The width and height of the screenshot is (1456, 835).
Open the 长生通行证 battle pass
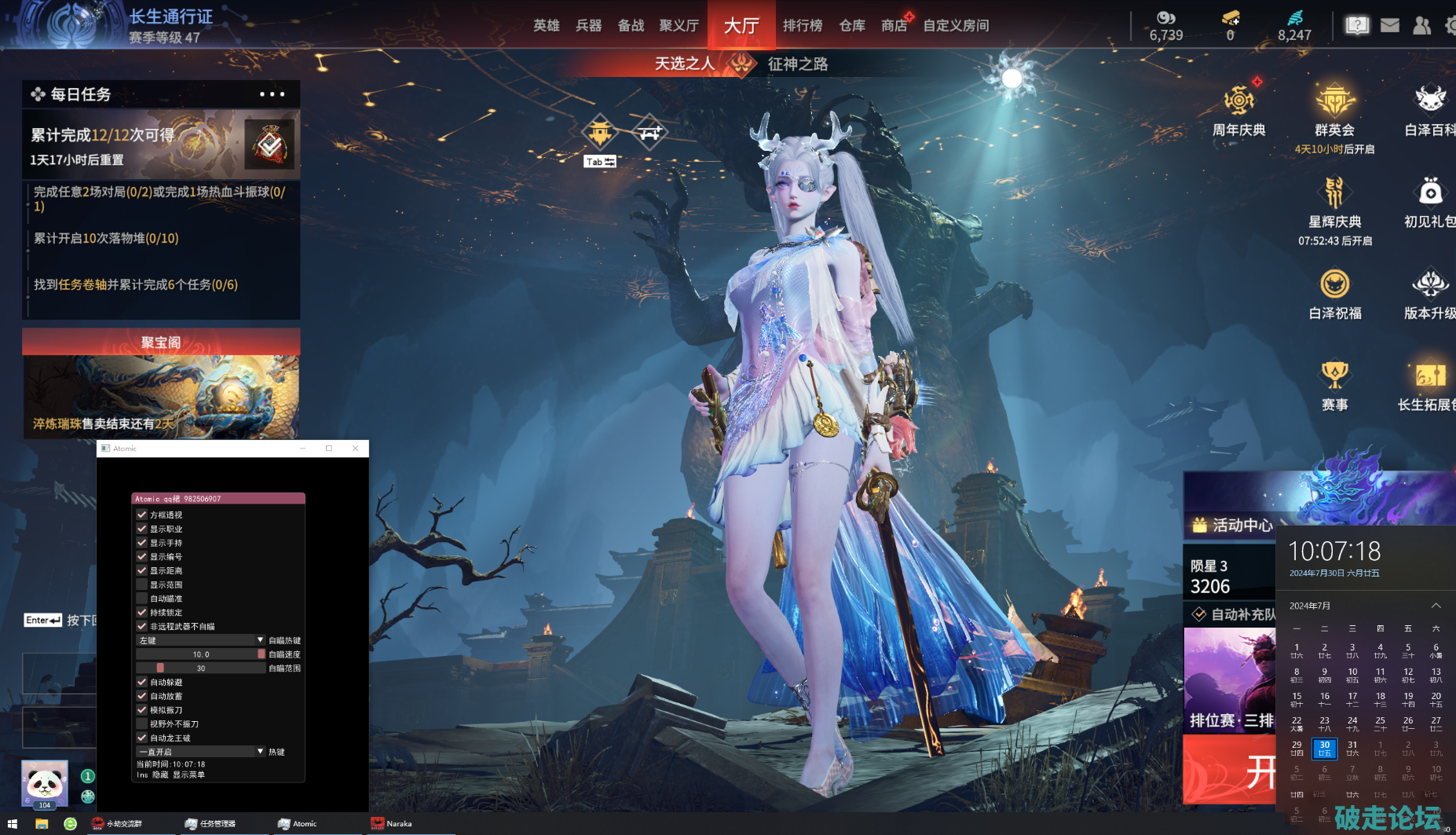tap(170, 17)
